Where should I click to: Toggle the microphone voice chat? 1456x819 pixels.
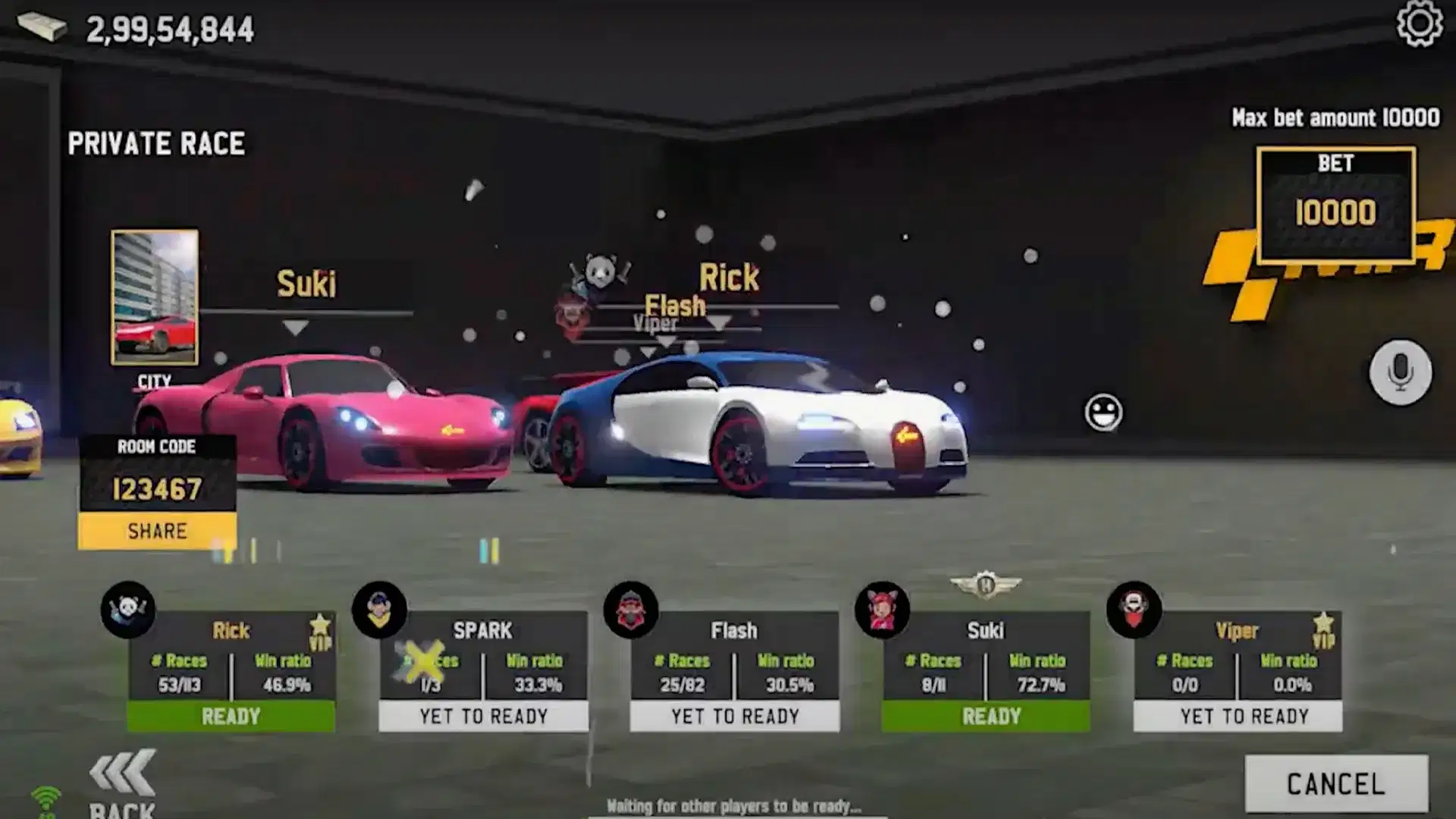click(1400, 372)
